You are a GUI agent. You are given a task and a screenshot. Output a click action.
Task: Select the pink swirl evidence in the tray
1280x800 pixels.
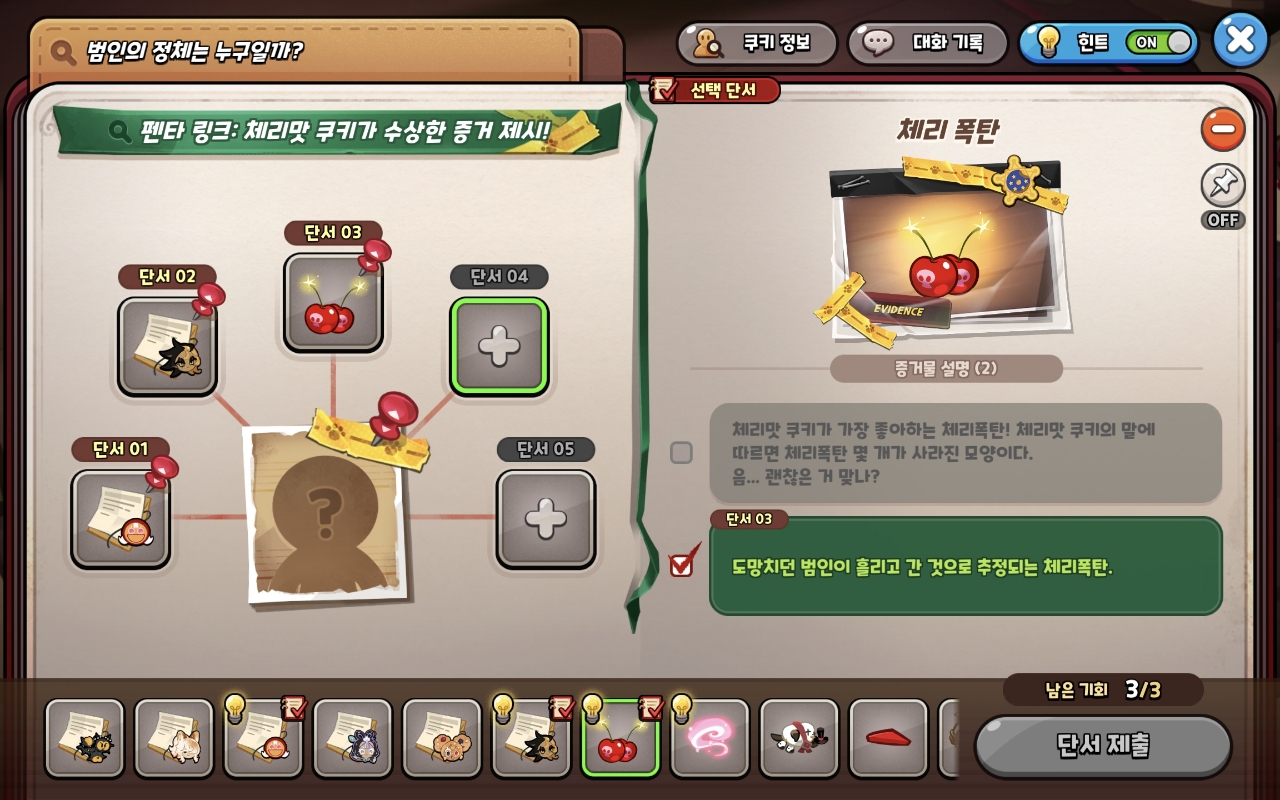click(709, 738)
